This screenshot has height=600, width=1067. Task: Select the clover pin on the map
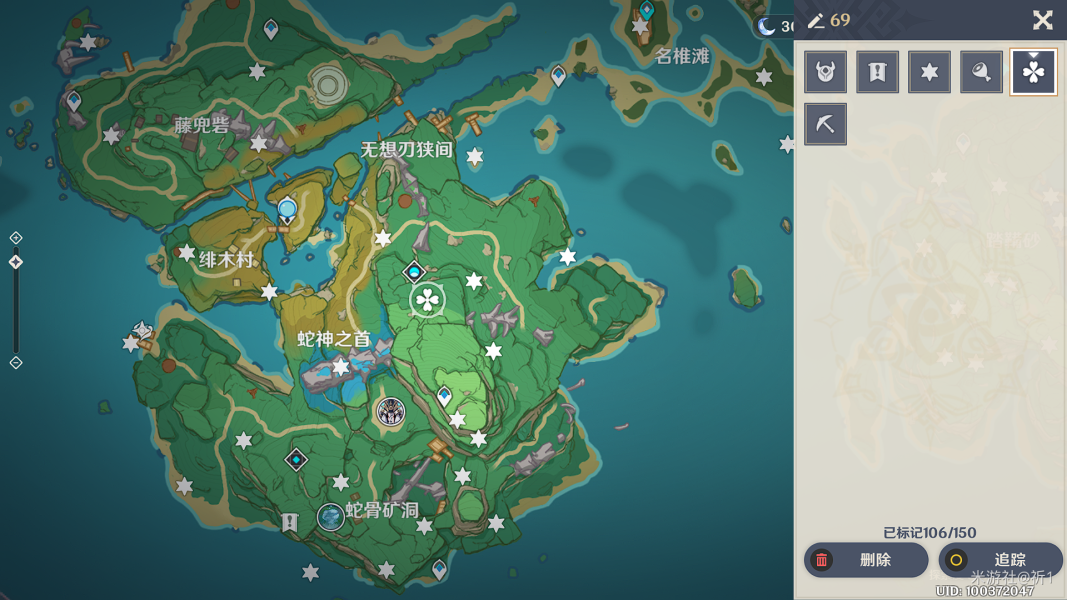click(427, 299)
